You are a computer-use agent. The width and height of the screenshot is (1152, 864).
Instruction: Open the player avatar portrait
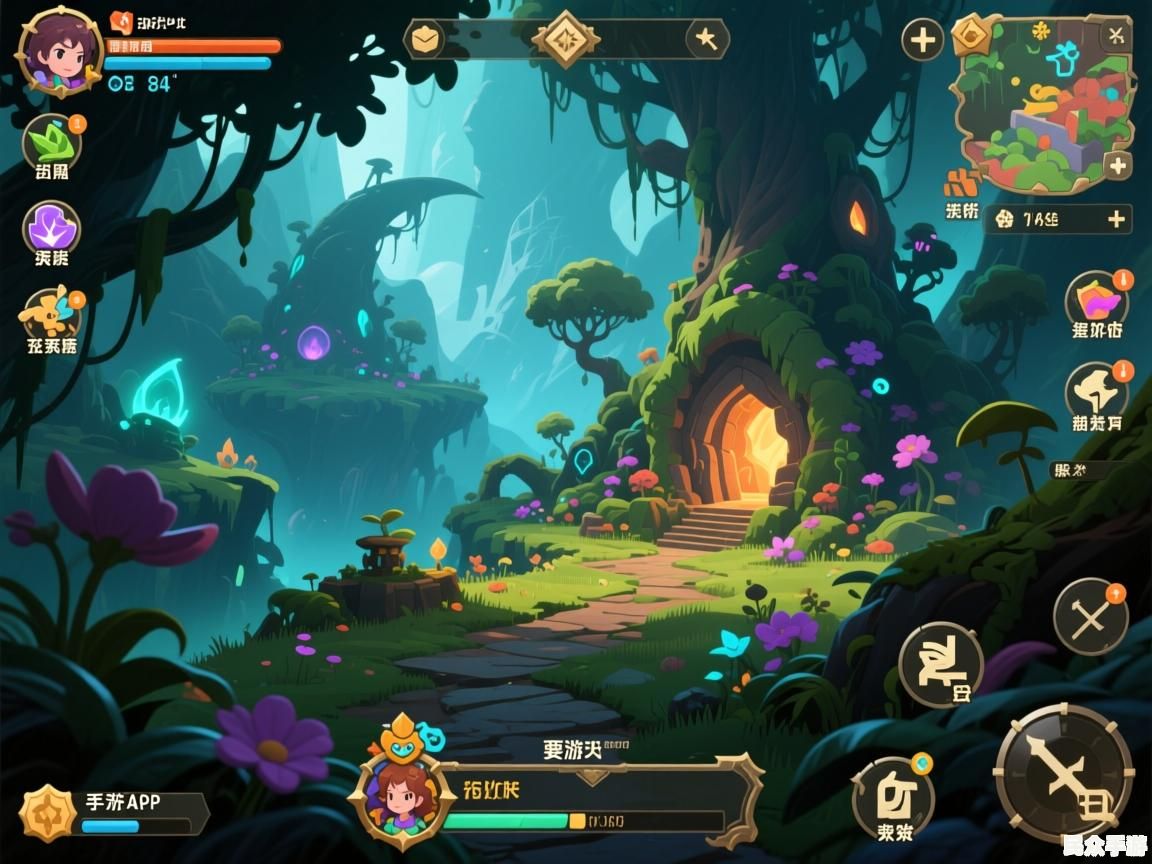pos(60,52)
